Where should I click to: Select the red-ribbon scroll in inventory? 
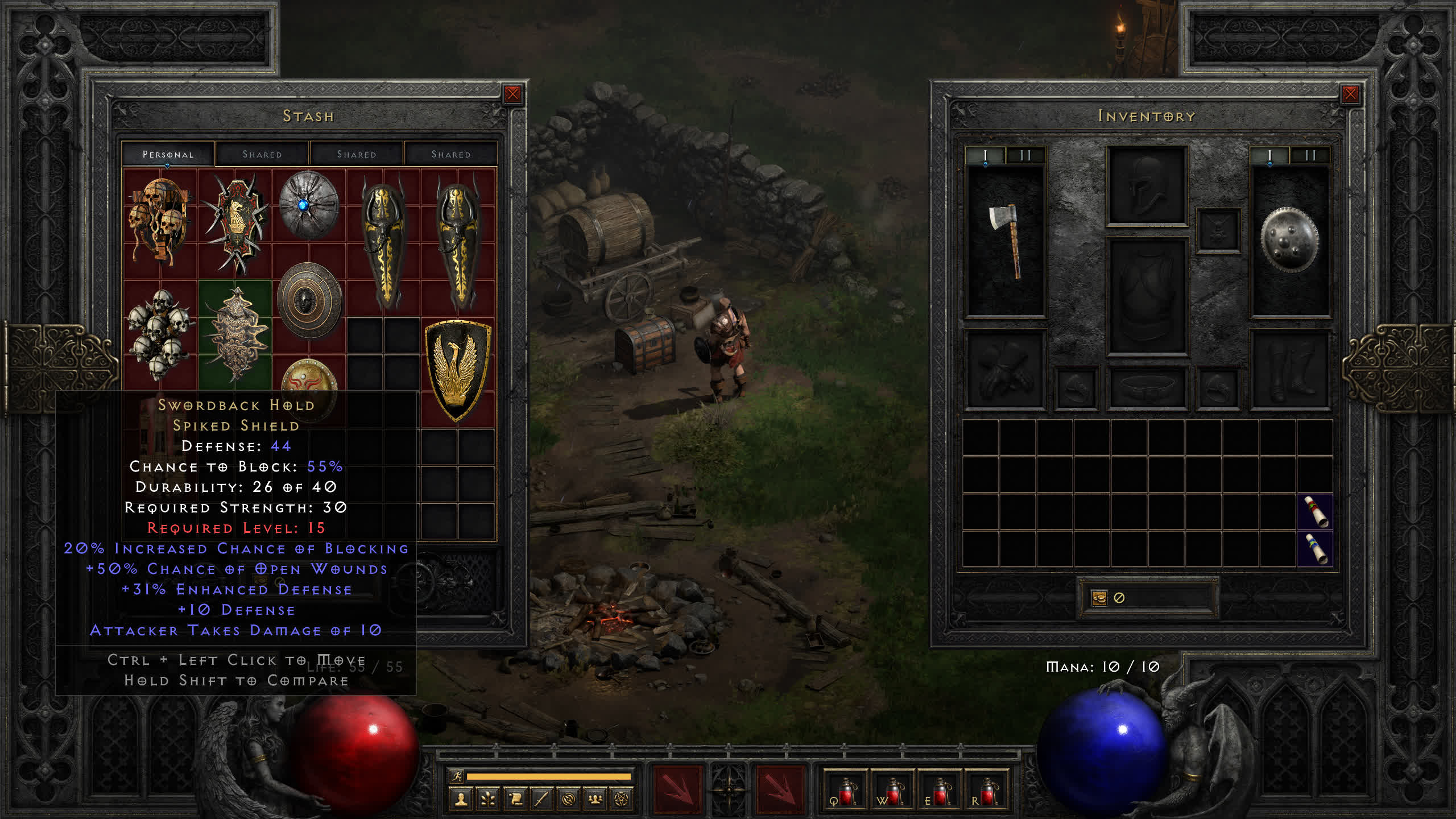click(1315, 512)
